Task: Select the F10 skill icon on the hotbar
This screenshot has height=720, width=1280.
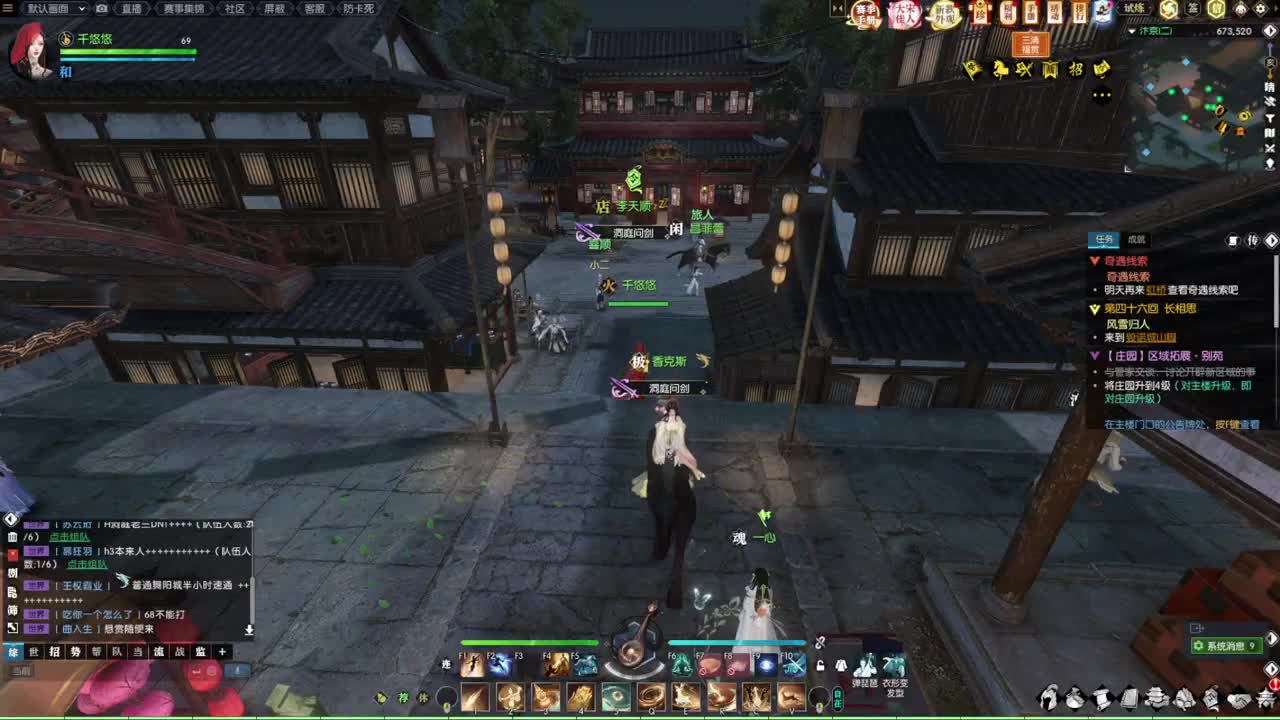Action: coord(794,664)
